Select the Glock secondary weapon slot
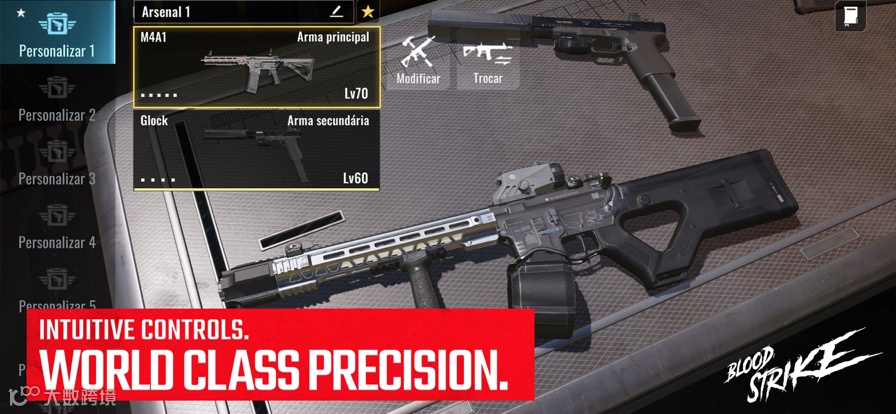The width and height of the screenshot is (896, 414). 256,150
